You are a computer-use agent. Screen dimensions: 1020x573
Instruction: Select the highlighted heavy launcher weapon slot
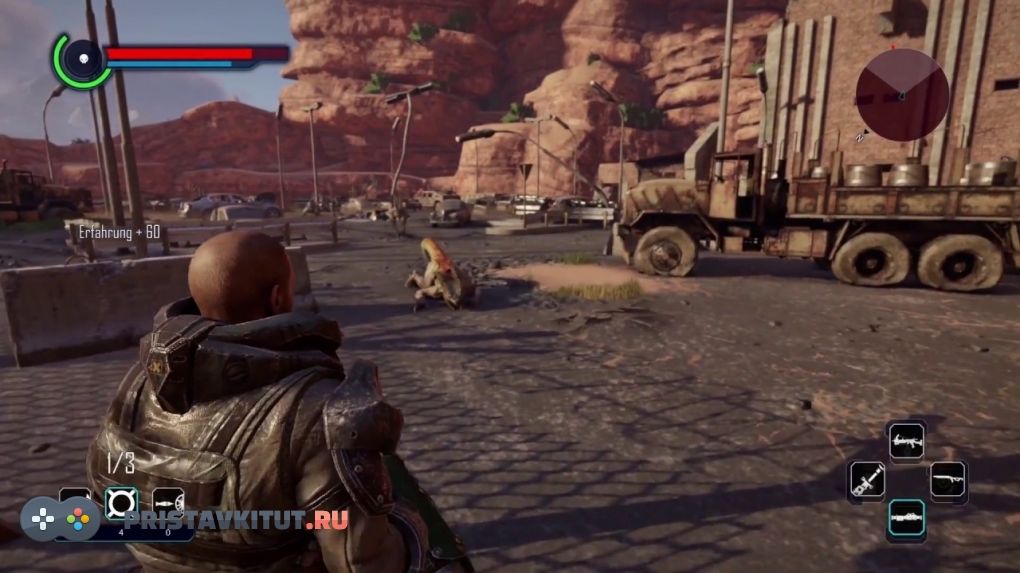click(906, 519)
